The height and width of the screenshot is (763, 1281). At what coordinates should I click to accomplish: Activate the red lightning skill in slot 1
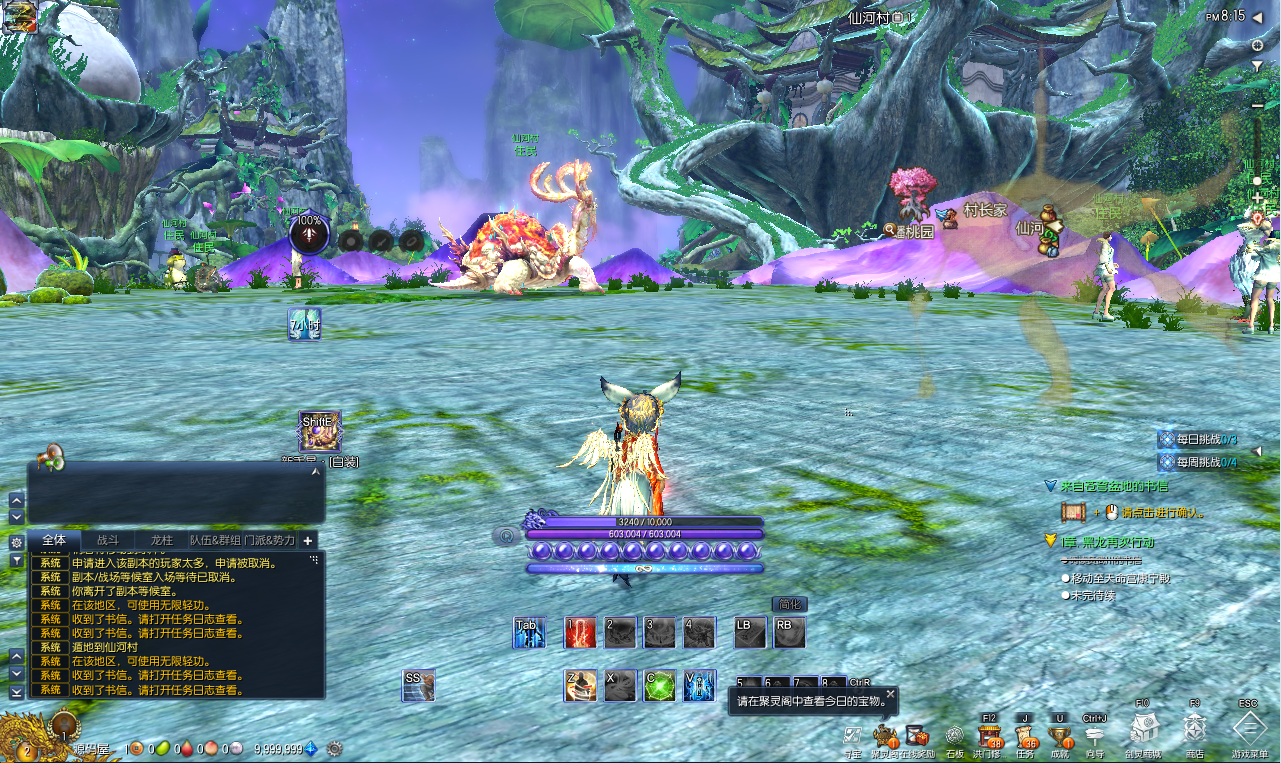(580, 632)
